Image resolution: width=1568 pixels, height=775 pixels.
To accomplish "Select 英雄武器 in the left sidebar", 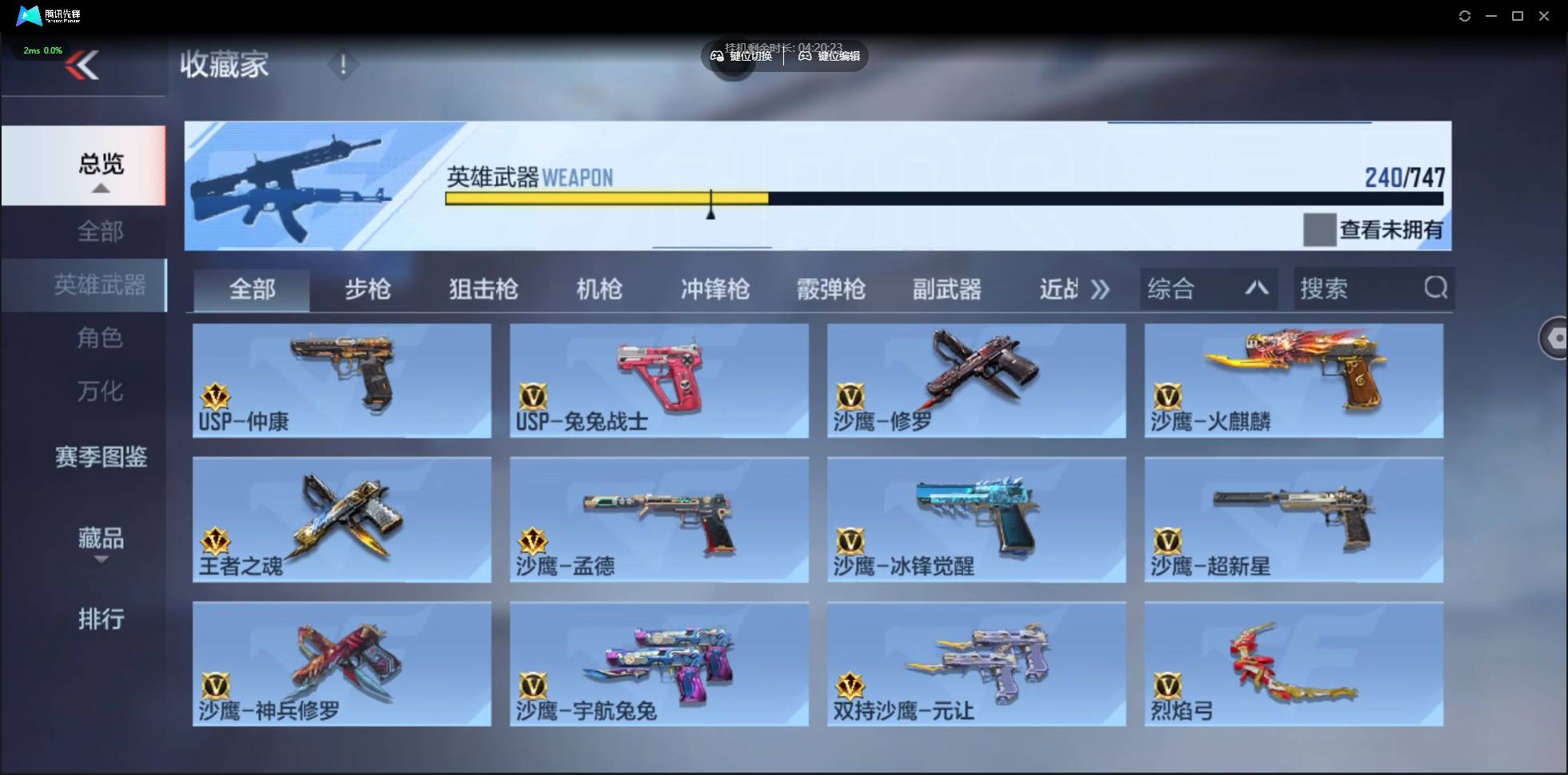I will coord(101,284).
